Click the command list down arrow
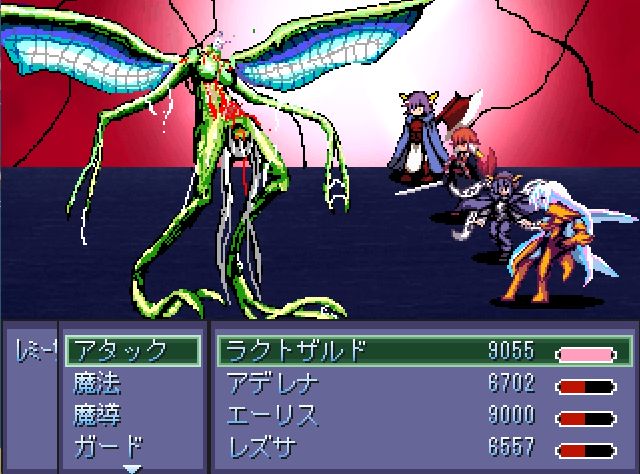640x474 pixels. pos(132,467)
